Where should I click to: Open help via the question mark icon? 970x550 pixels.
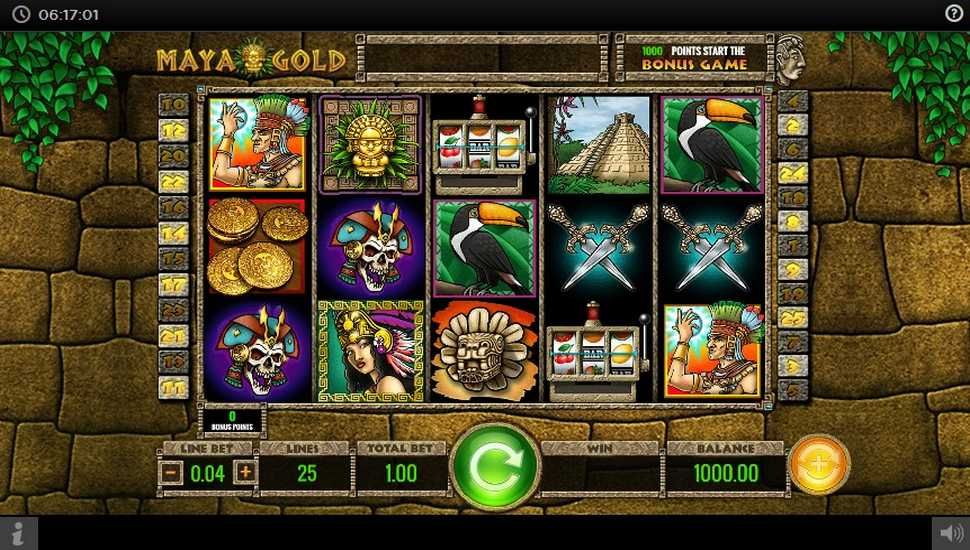pos(954,14)
